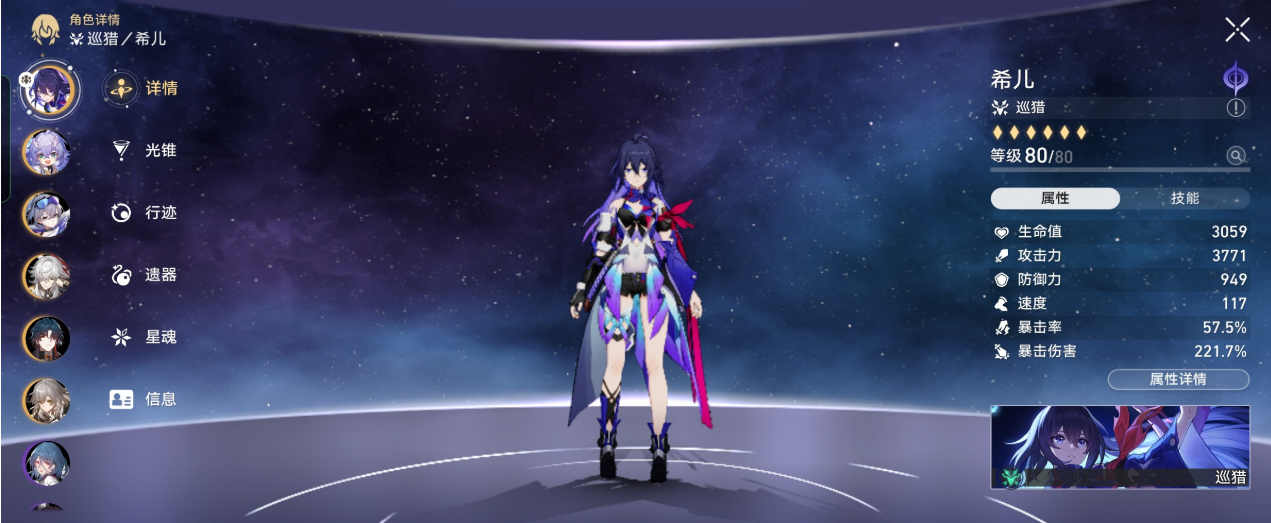Show the 星魂 eidolon menu
This screenshot has height=523, width=1271.
(146, 337)
